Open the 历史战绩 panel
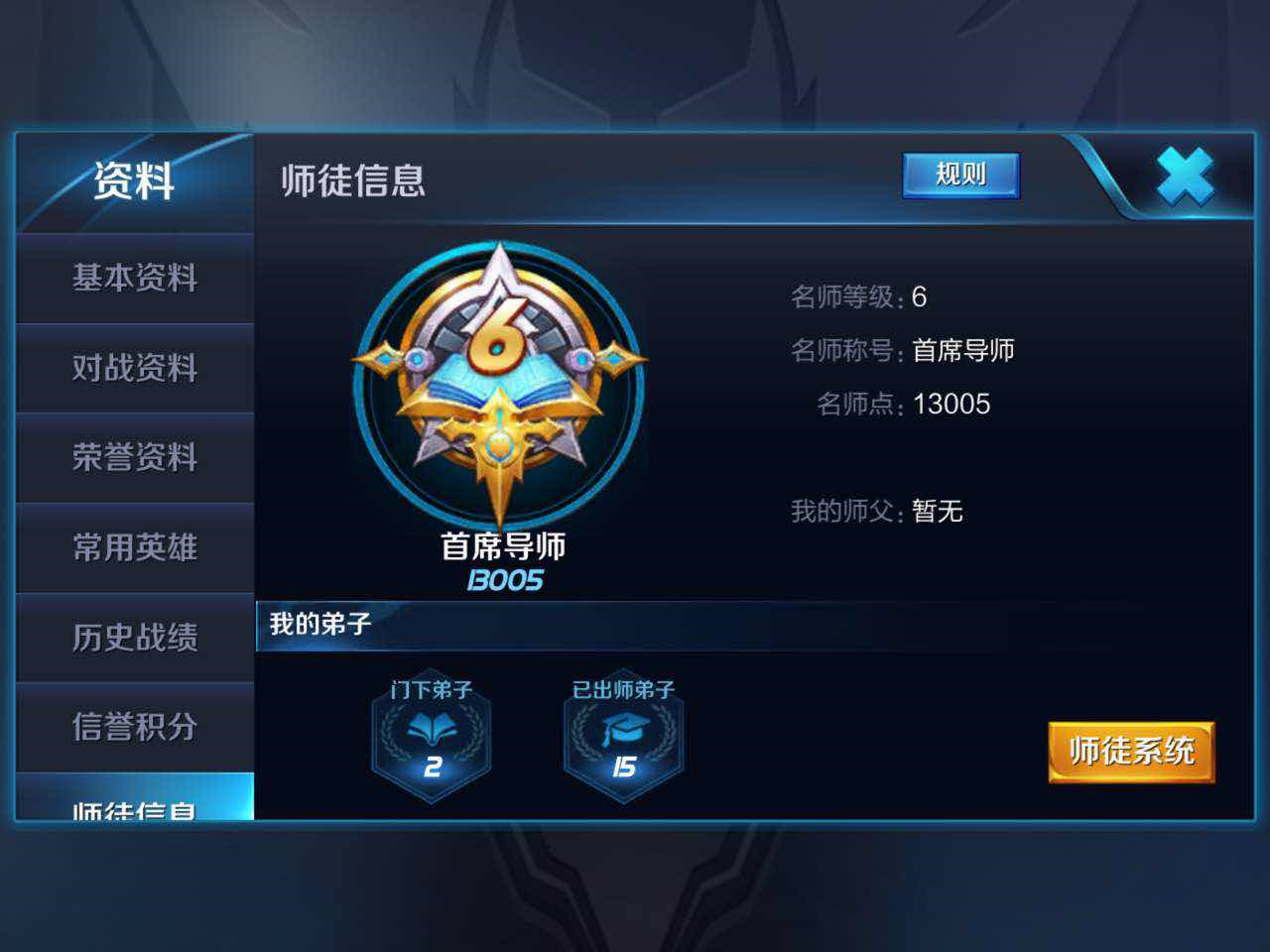The width and height of the screenshot is (1270, 952). [x=134, y=639]
